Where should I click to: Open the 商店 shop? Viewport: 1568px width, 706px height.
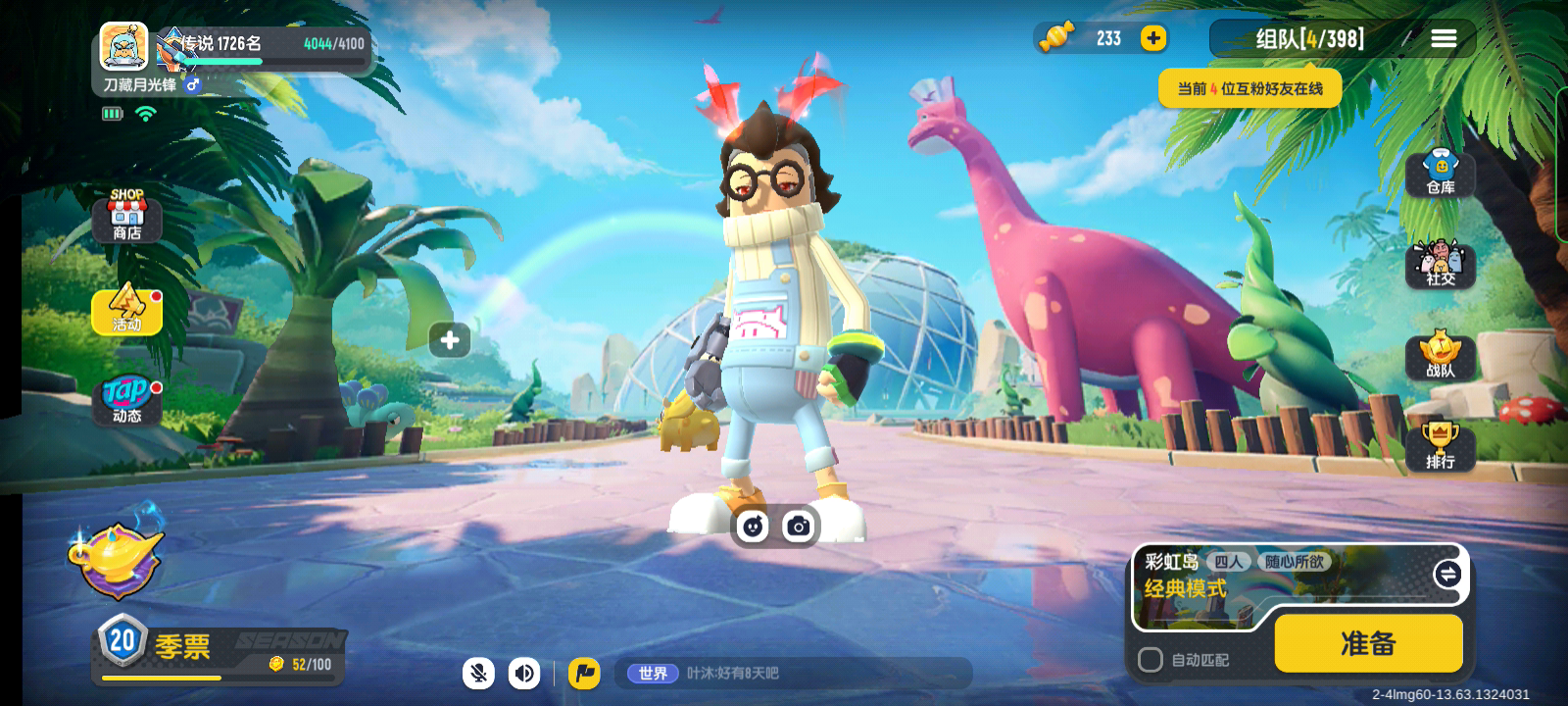(126, 217)
